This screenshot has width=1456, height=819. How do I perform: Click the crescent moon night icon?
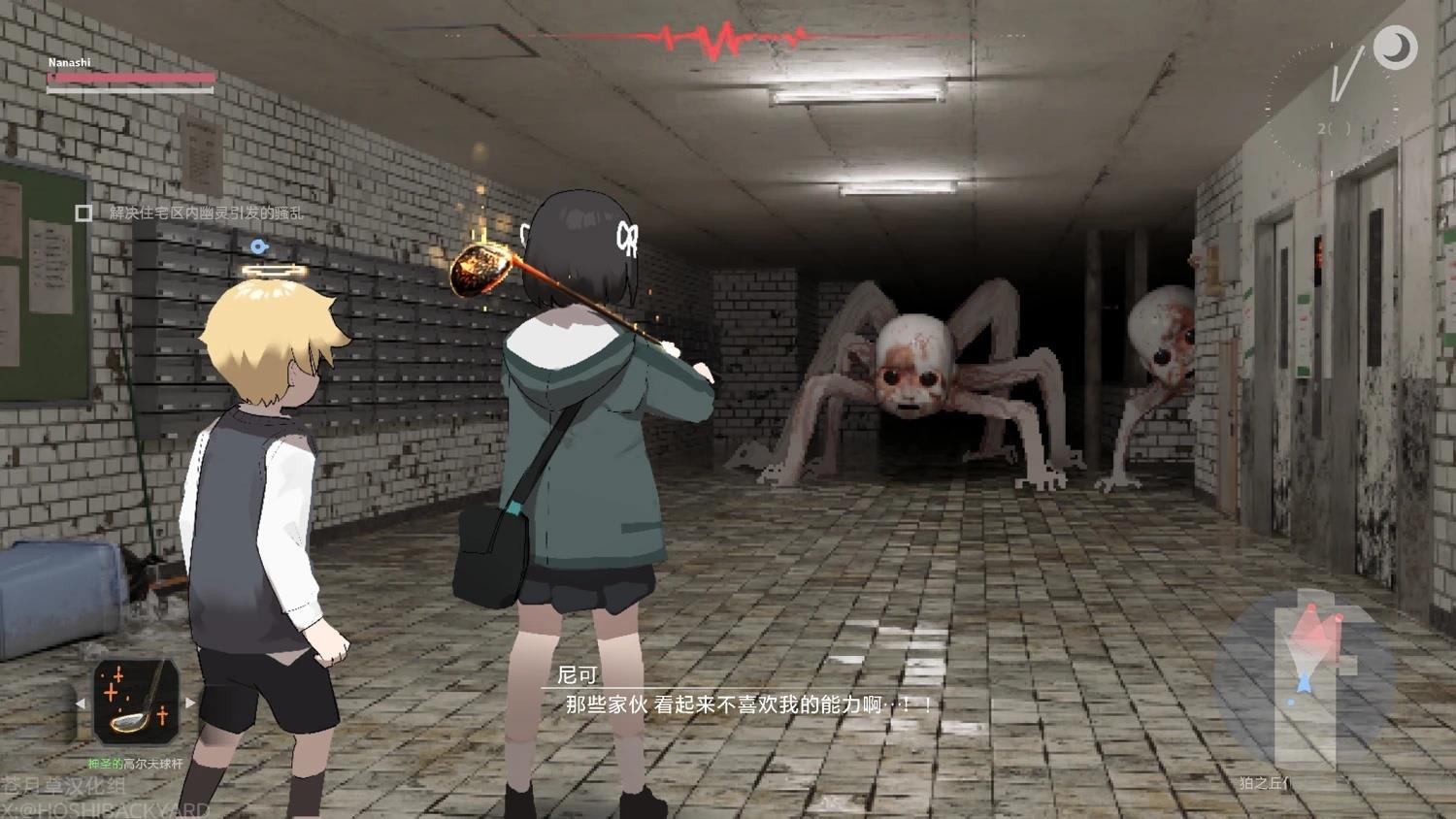click(x=1396, y=46)
